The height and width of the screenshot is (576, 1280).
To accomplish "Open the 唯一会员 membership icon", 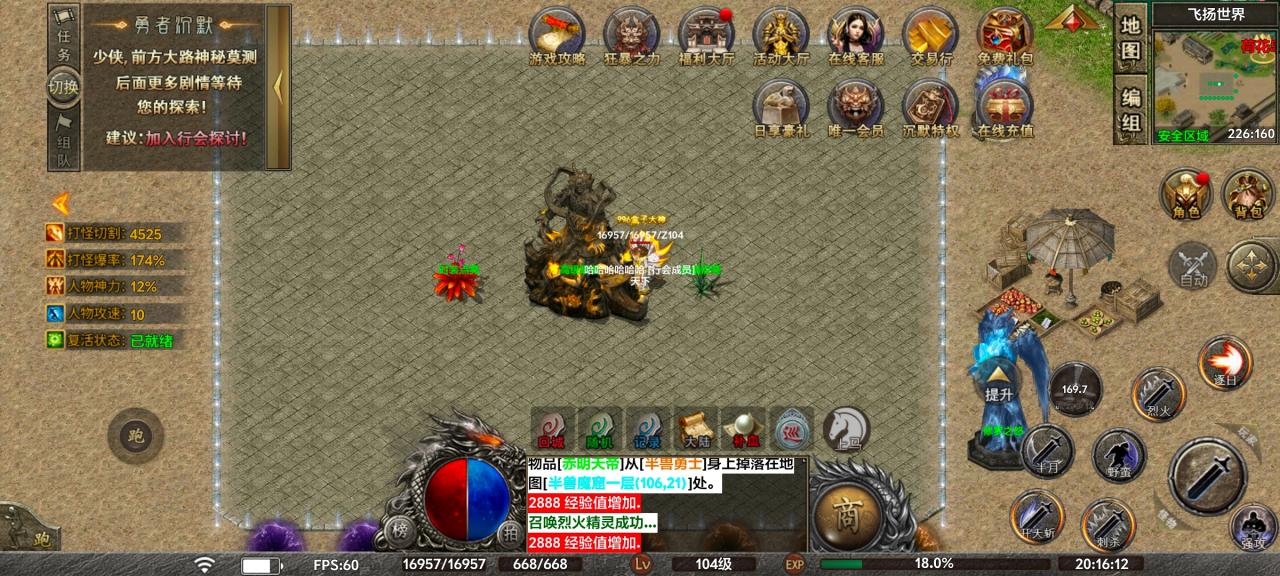I will click(856, 106).
